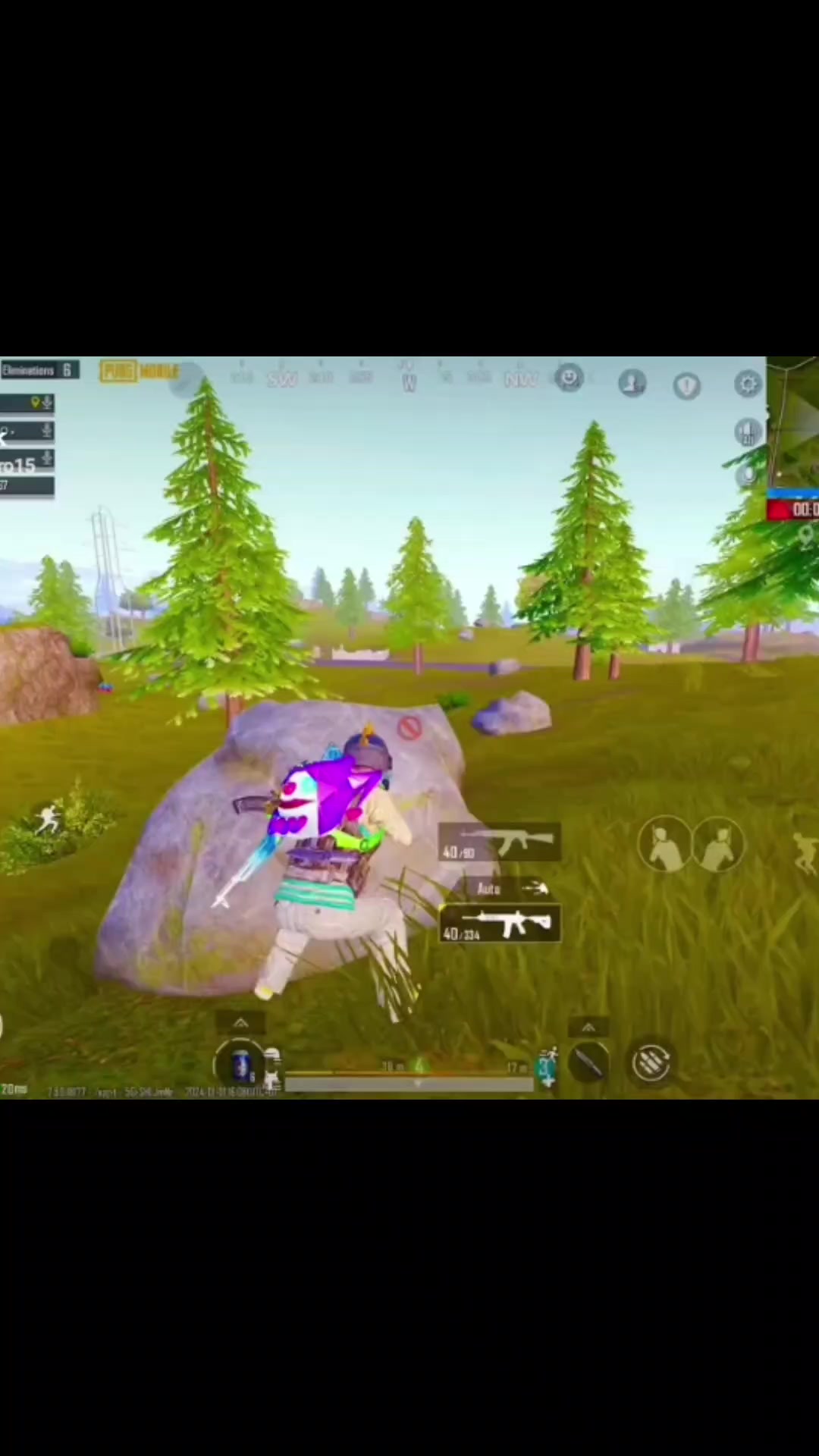Toggle the speaker volume button
The height and width of the screenshot is (1456, 819).
click(x=748, y=432)
